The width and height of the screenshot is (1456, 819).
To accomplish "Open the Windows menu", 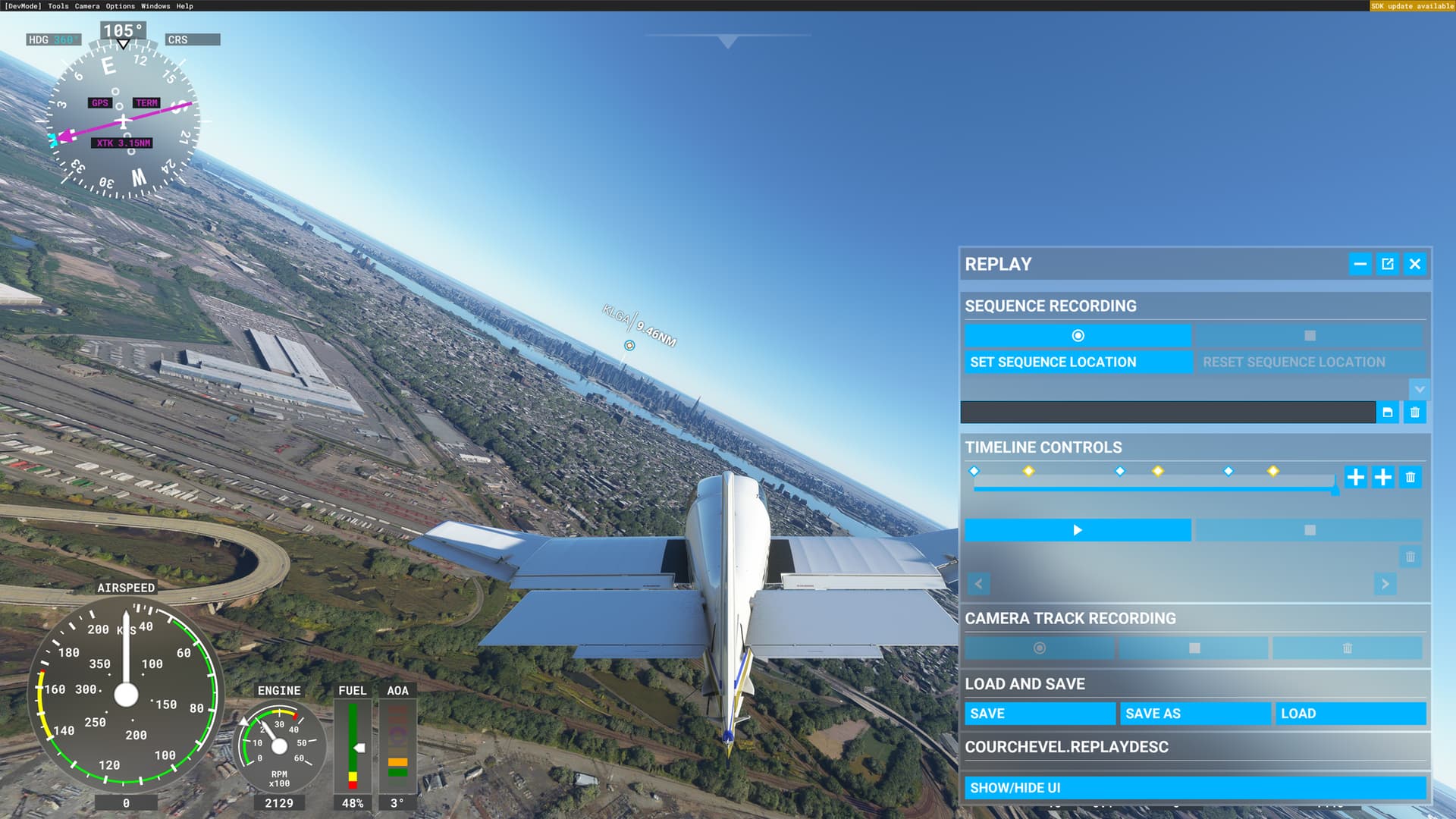I will click(155, 6).
